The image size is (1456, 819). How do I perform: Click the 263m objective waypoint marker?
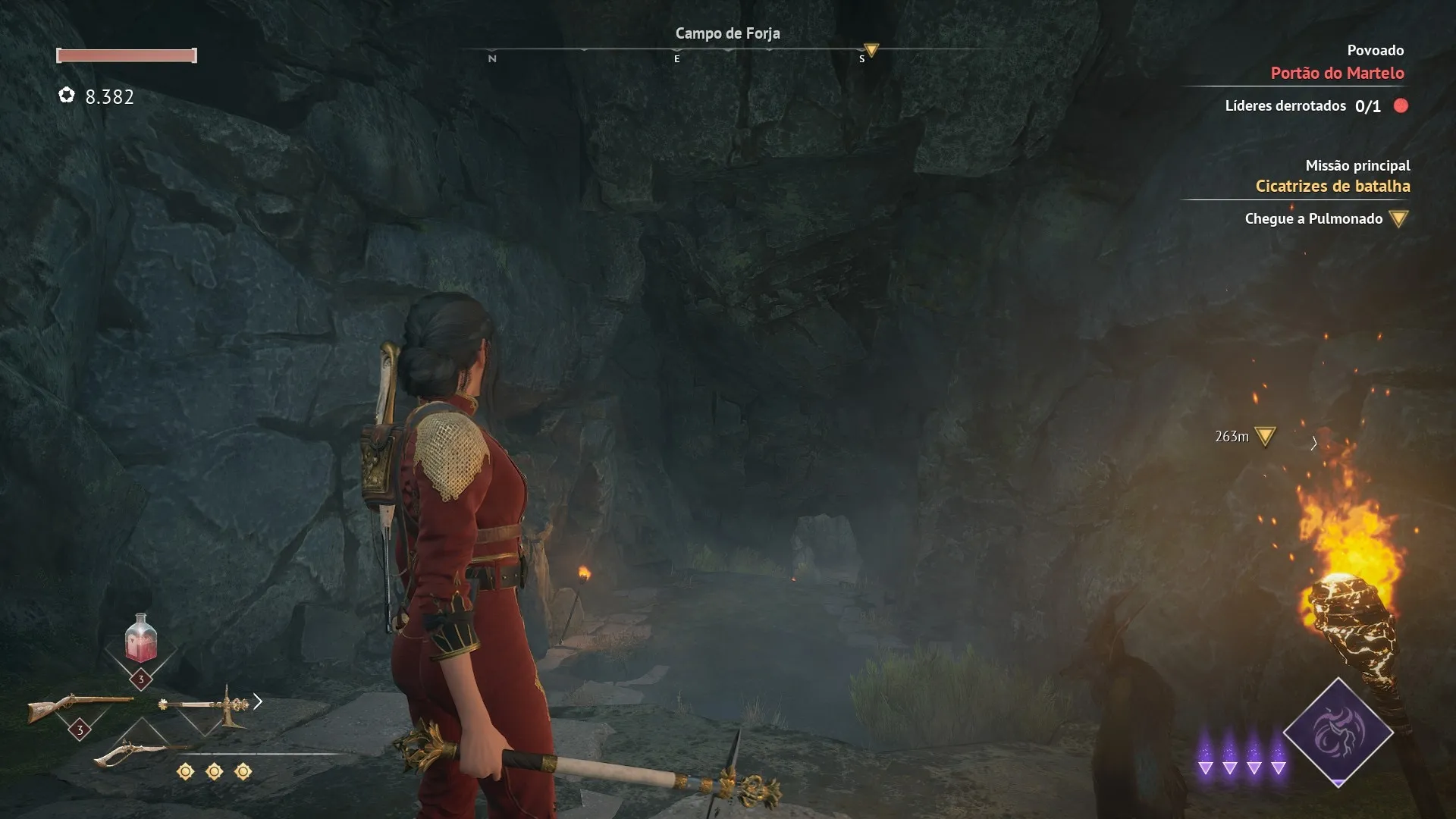pyautogui.click(x=1265, y=436)
